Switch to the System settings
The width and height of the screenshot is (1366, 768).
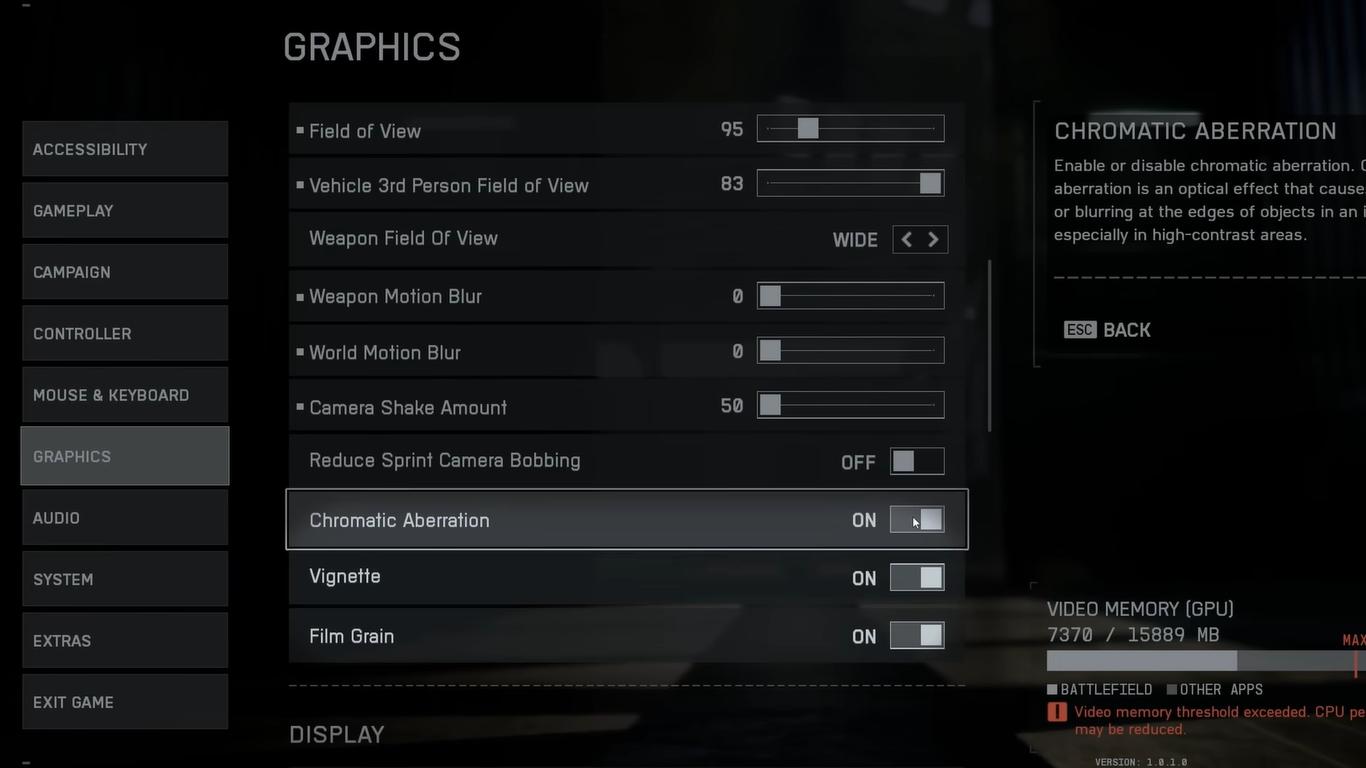point(125,579)
